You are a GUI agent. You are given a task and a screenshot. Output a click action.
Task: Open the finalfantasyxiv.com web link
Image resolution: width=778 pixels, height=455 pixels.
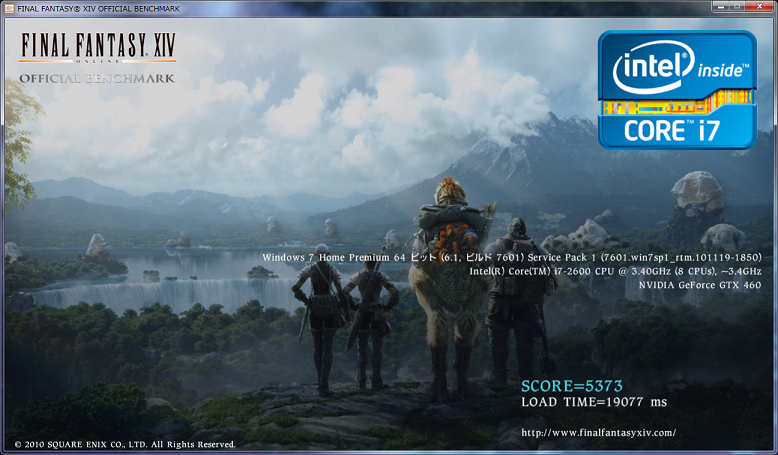[598, 433]
